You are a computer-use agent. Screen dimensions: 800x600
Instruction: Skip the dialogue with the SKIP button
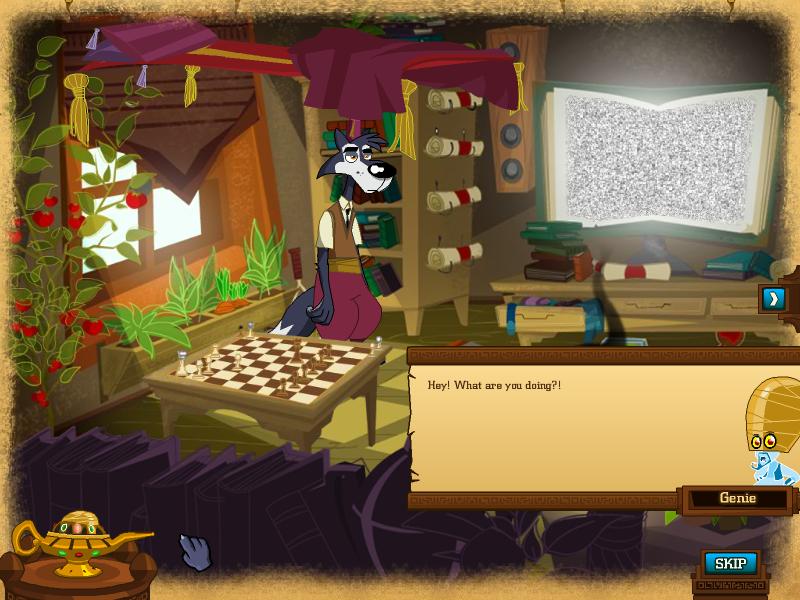tap(730, 564)
